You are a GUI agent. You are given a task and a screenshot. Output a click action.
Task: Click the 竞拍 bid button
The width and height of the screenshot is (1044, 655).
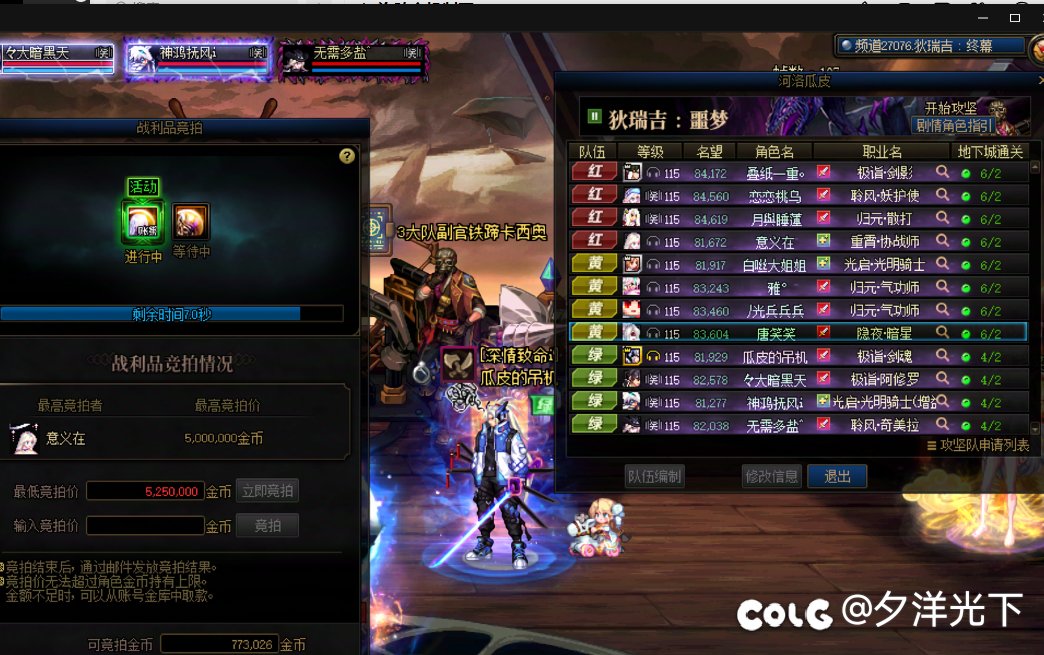tap(267, 525)
